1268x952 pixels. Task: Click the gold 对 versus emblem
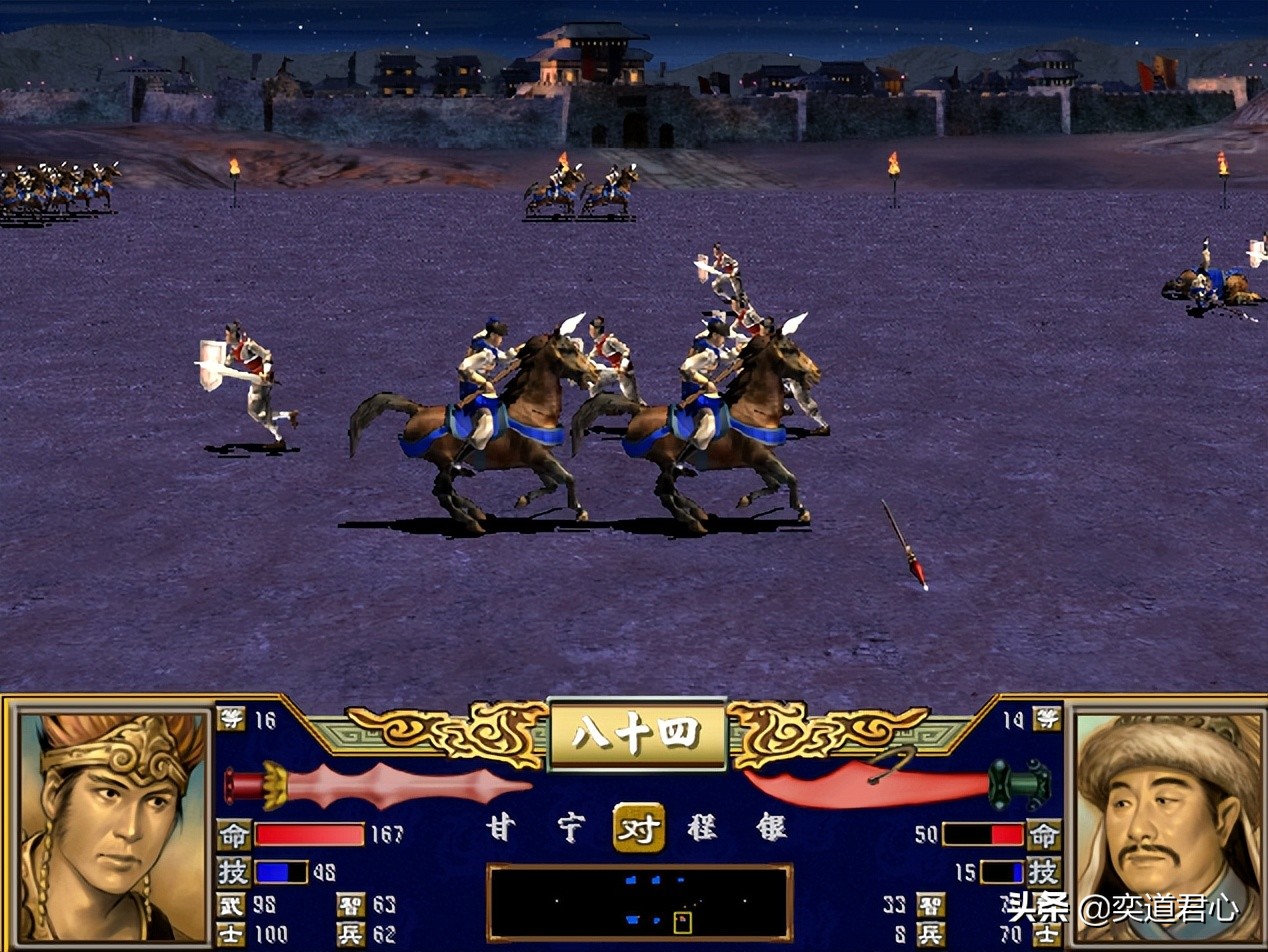coord(639,828)
